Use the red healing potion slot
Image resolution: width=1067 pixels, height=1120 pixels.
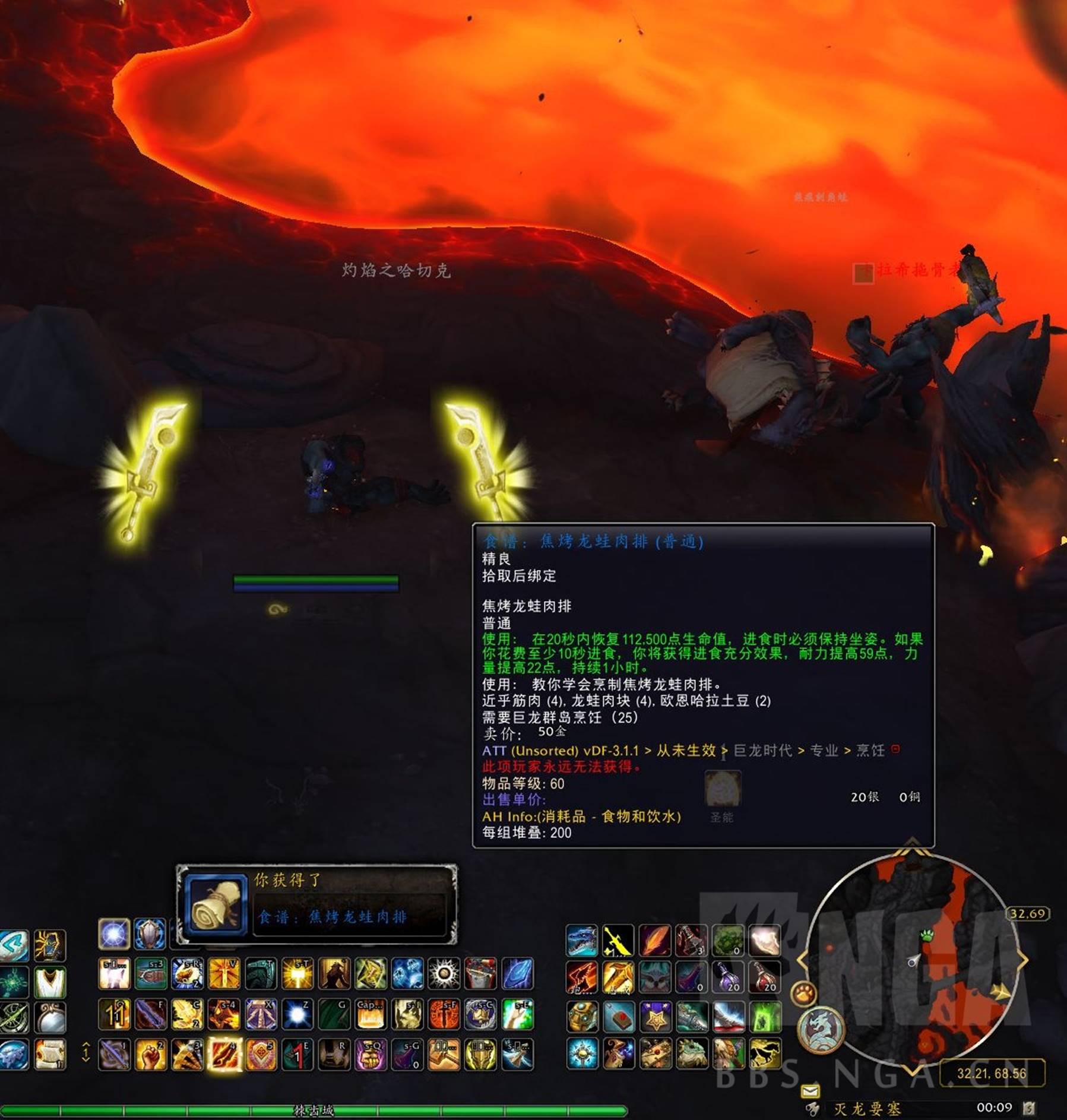765,978
